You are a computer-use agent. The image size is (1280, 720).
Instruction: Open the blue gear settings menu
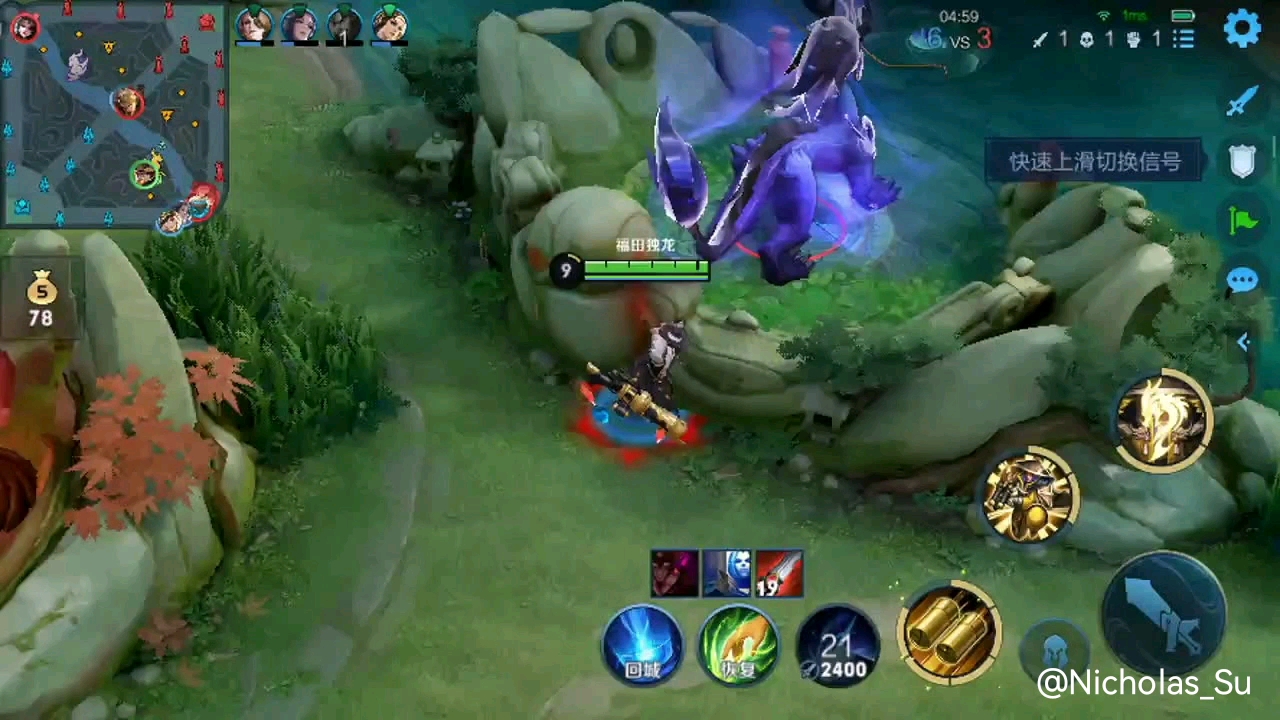[1242, 29]
